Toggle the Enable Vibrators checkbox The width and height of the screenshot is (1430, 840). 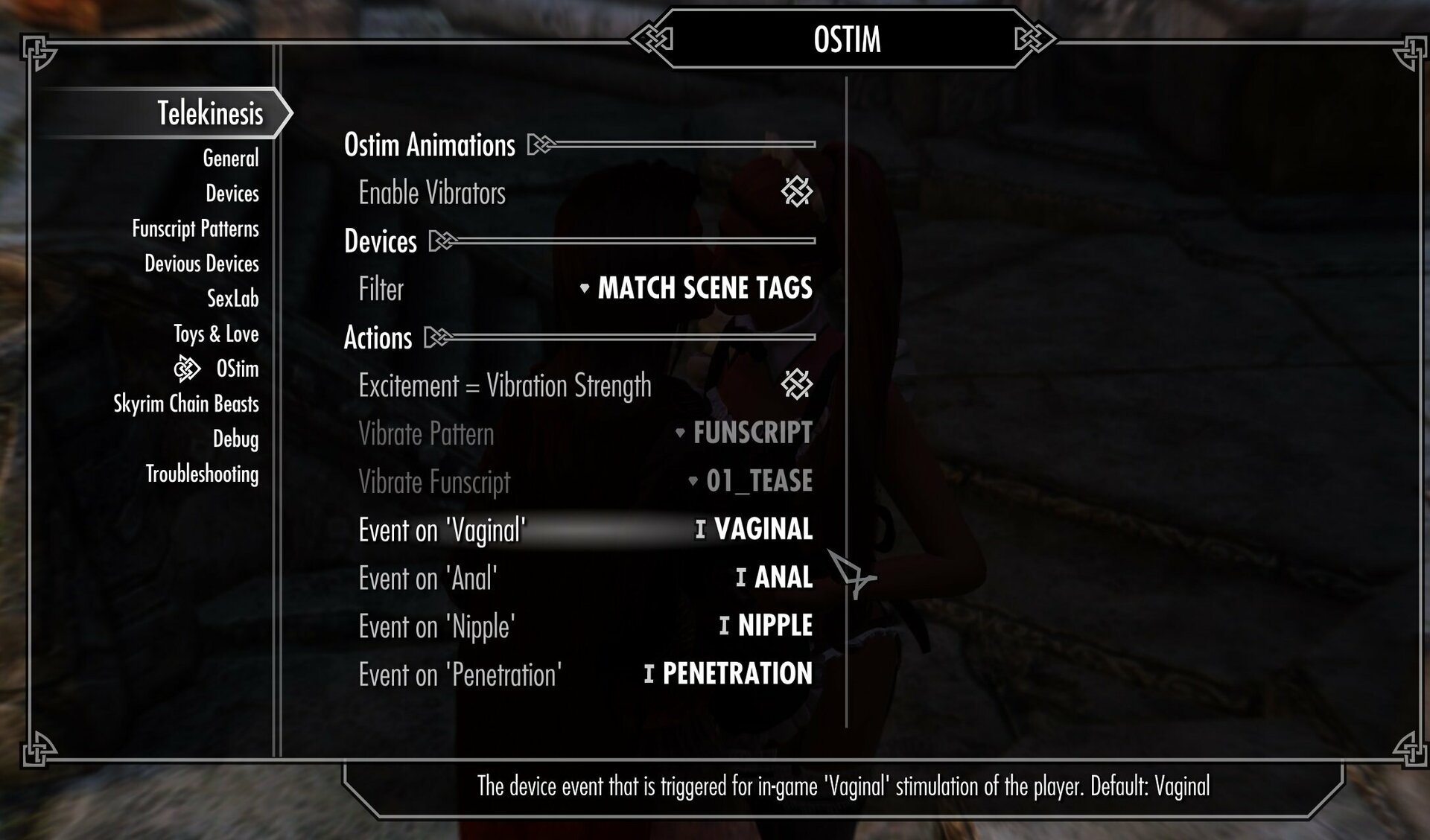[798, 193]
